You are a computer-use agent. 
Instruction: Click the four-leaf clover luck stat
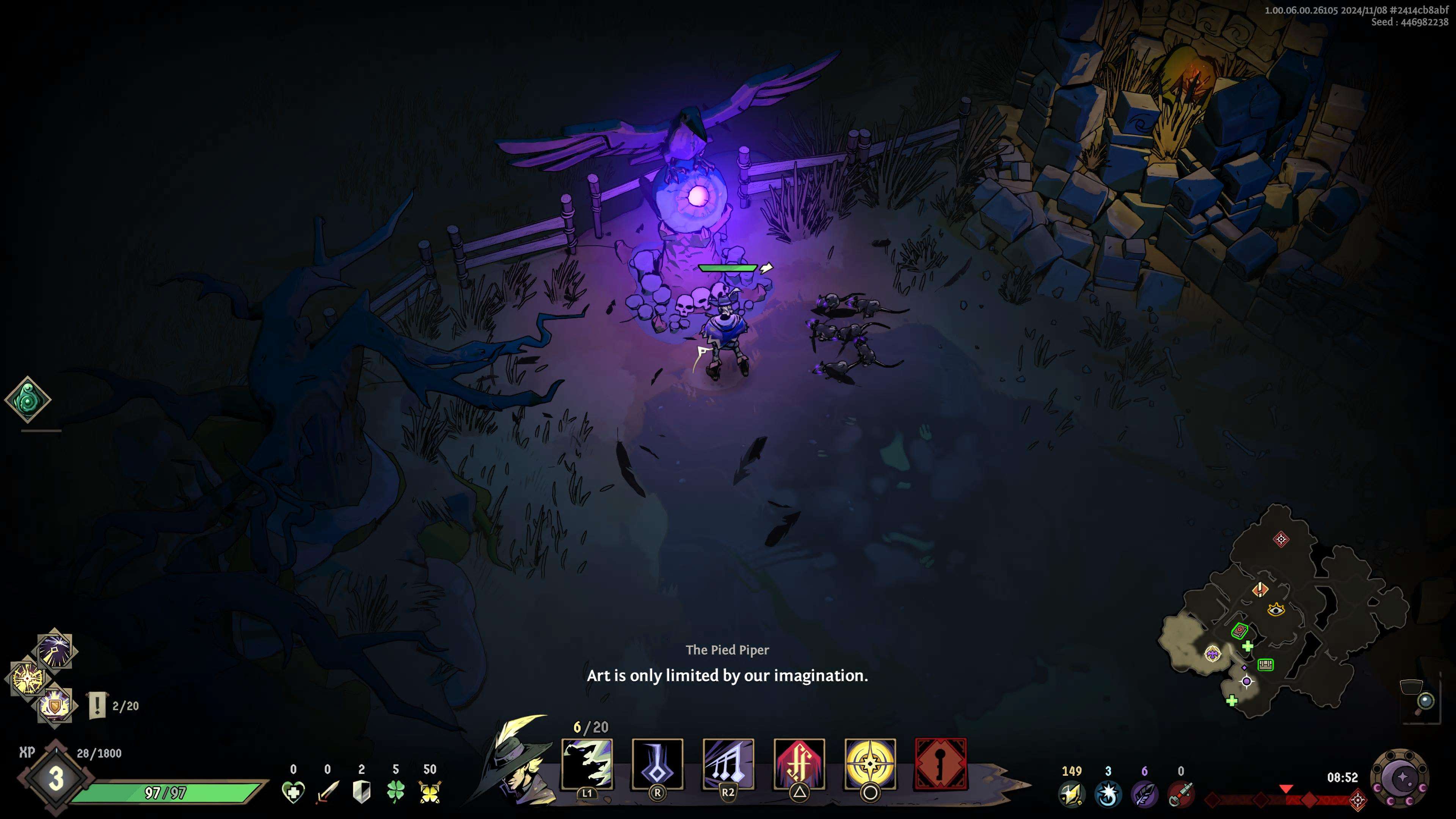pyautogui.click(x=395, y=791)
